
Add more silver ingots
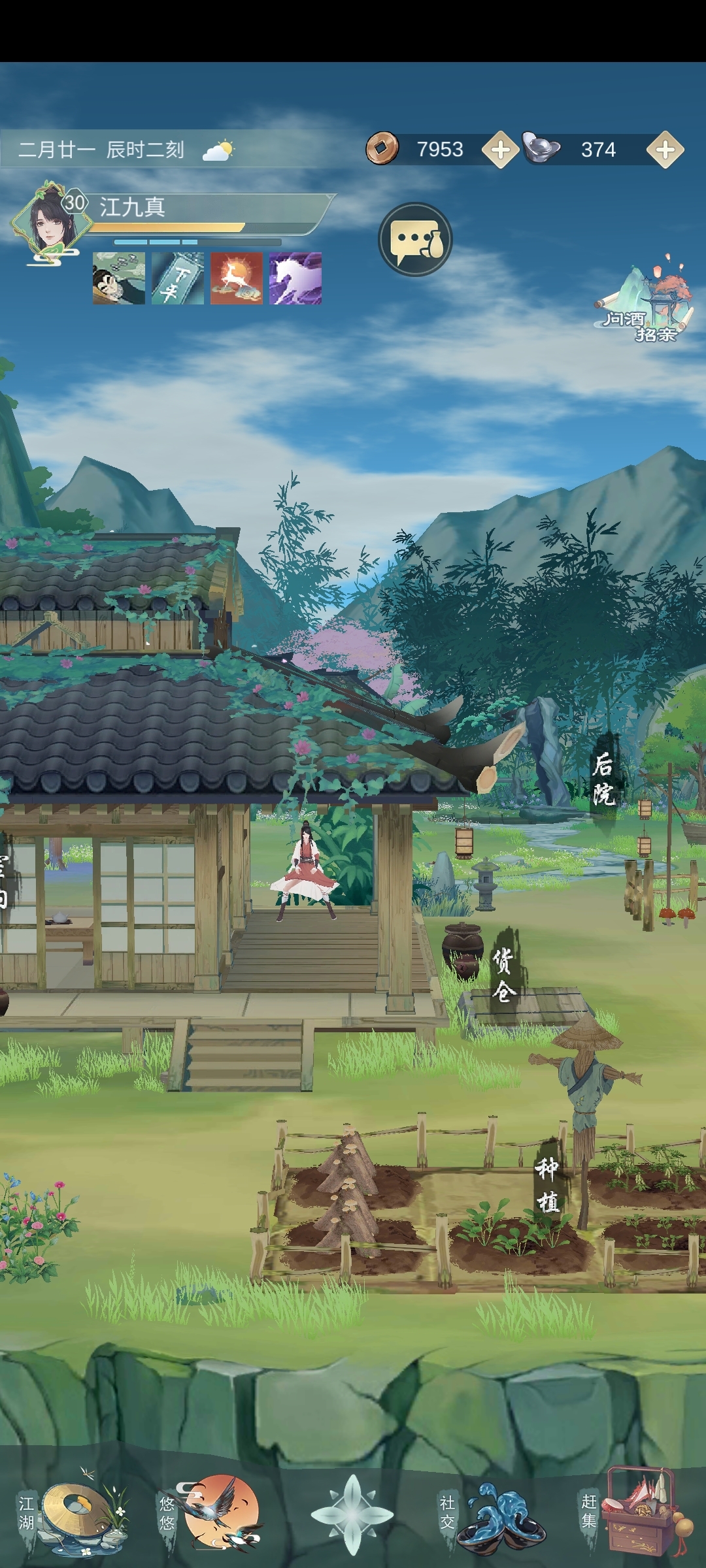coord(665,150)
